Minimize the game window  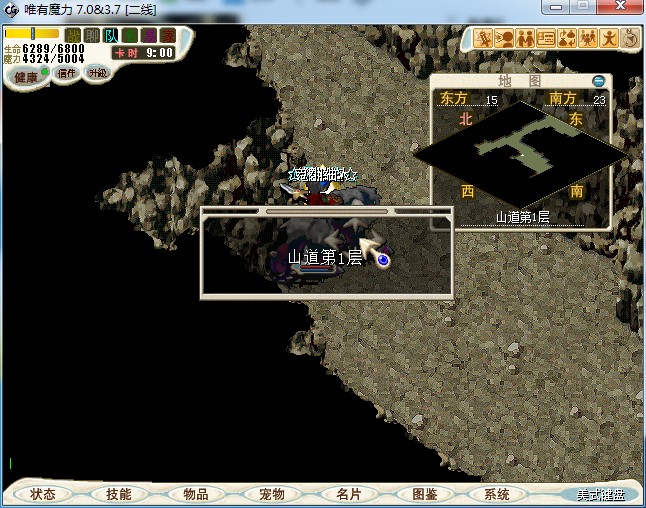(557, 7)
